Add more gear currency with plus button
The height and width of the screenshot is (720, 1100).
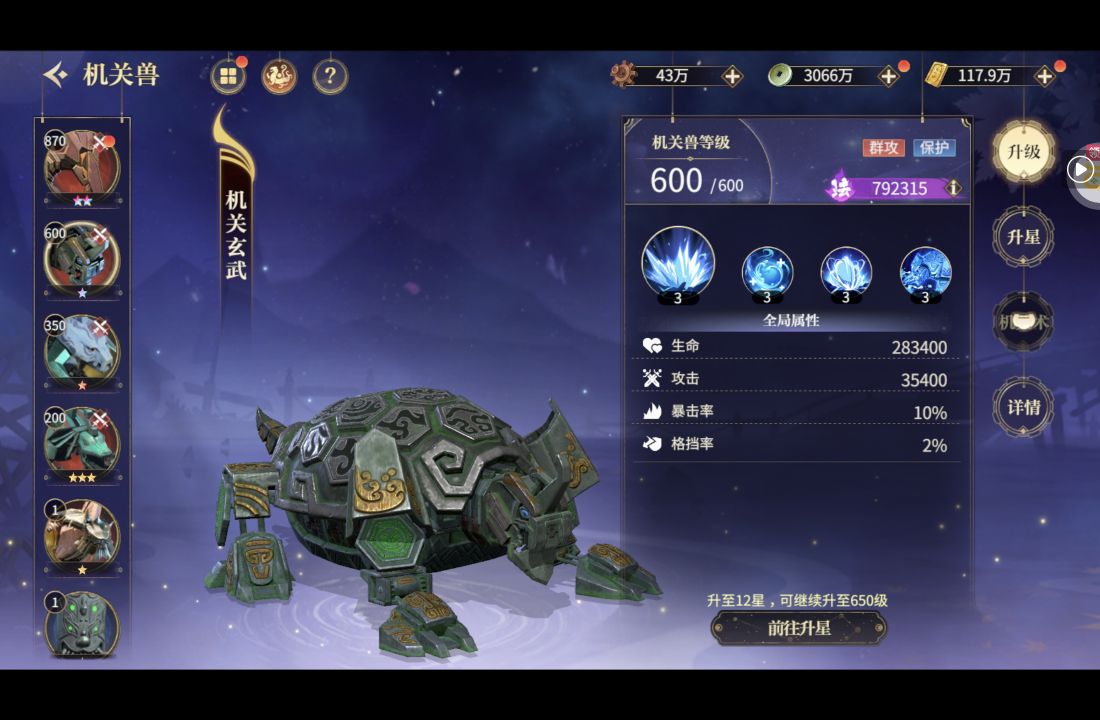732,76
